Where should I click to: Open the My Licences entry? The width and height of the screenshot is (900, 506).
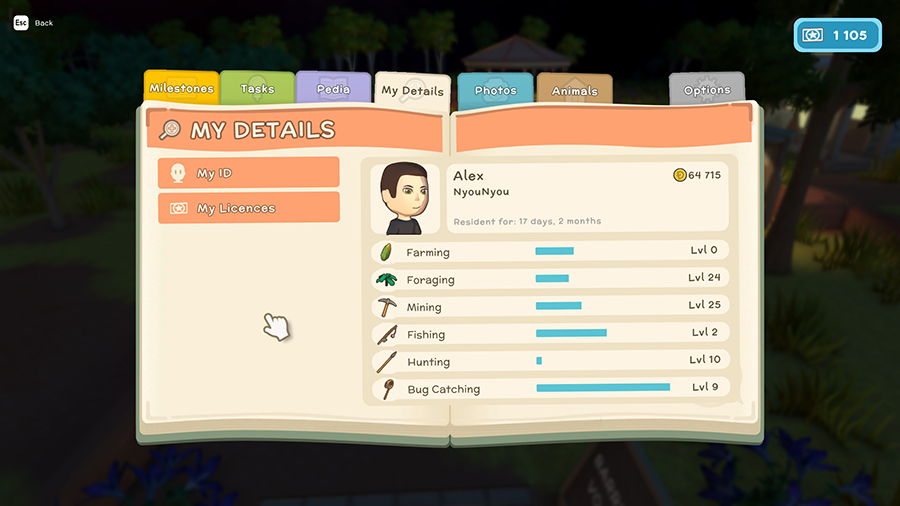click(x=249, y=208)
